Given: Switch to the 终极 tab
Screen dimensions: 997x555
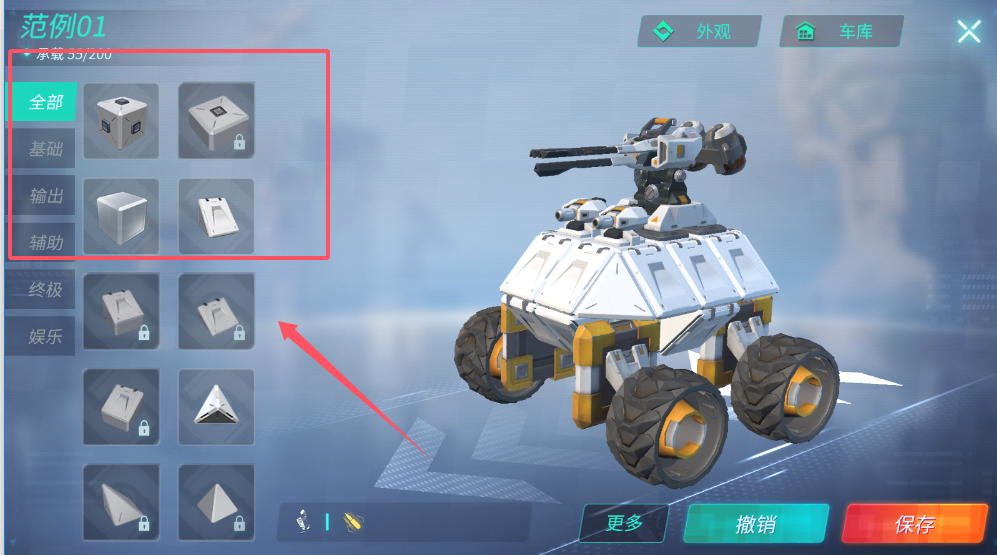Looking at the screenshot, I should coord(45,290).
